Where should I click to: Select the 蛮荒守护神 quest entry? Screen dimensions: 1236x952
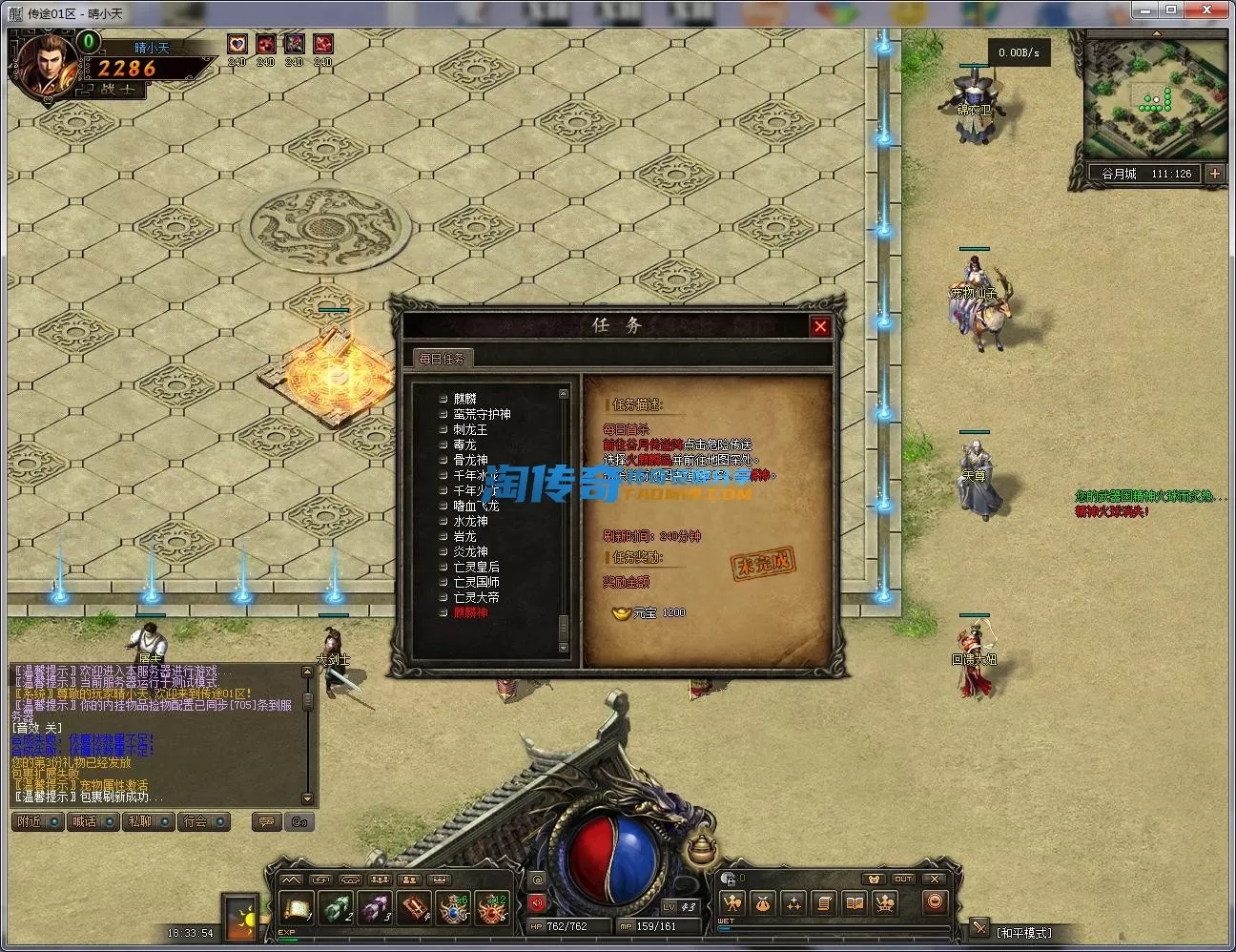coord(482,414)
